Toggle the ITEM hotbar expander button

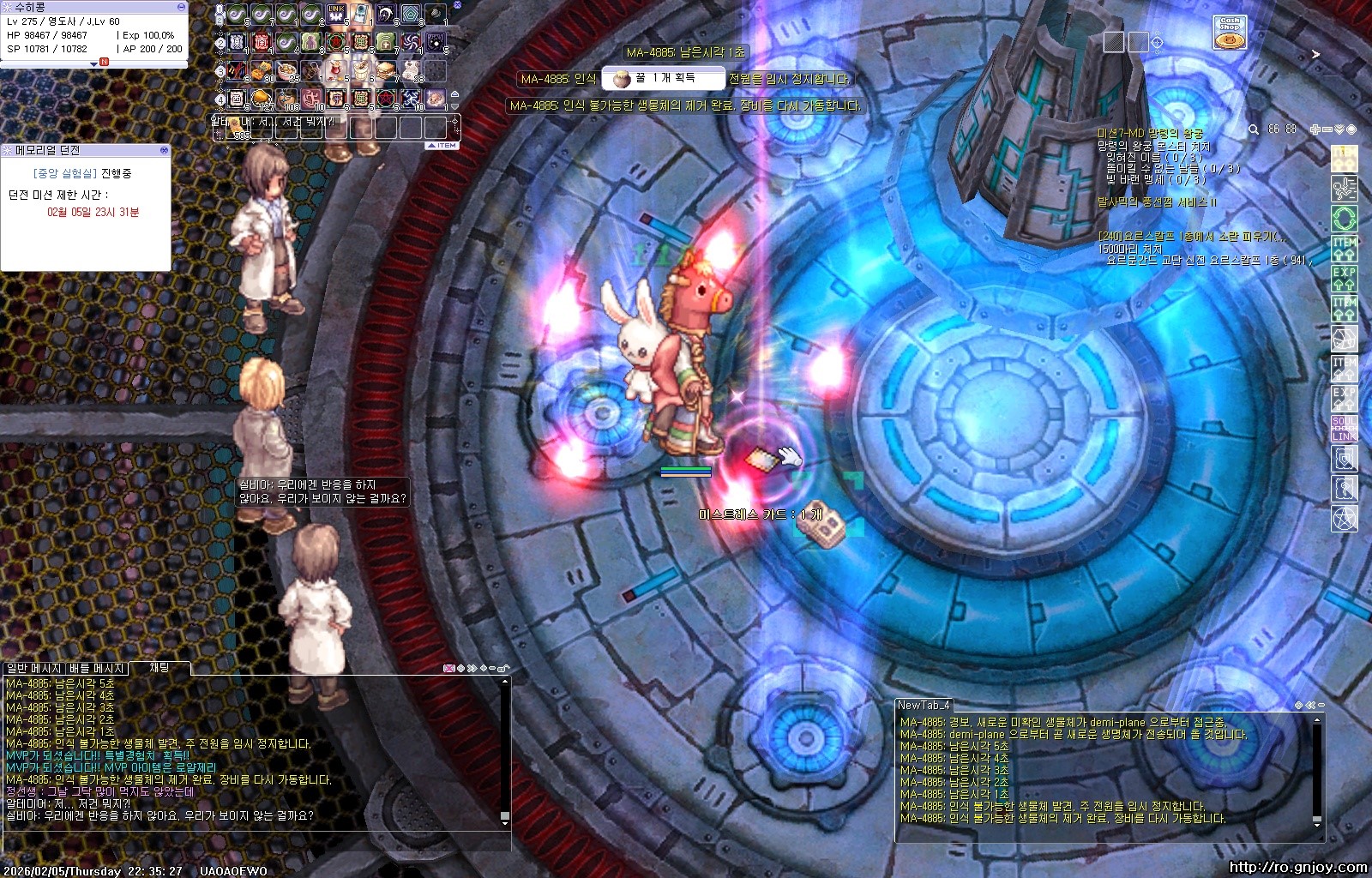443,146
